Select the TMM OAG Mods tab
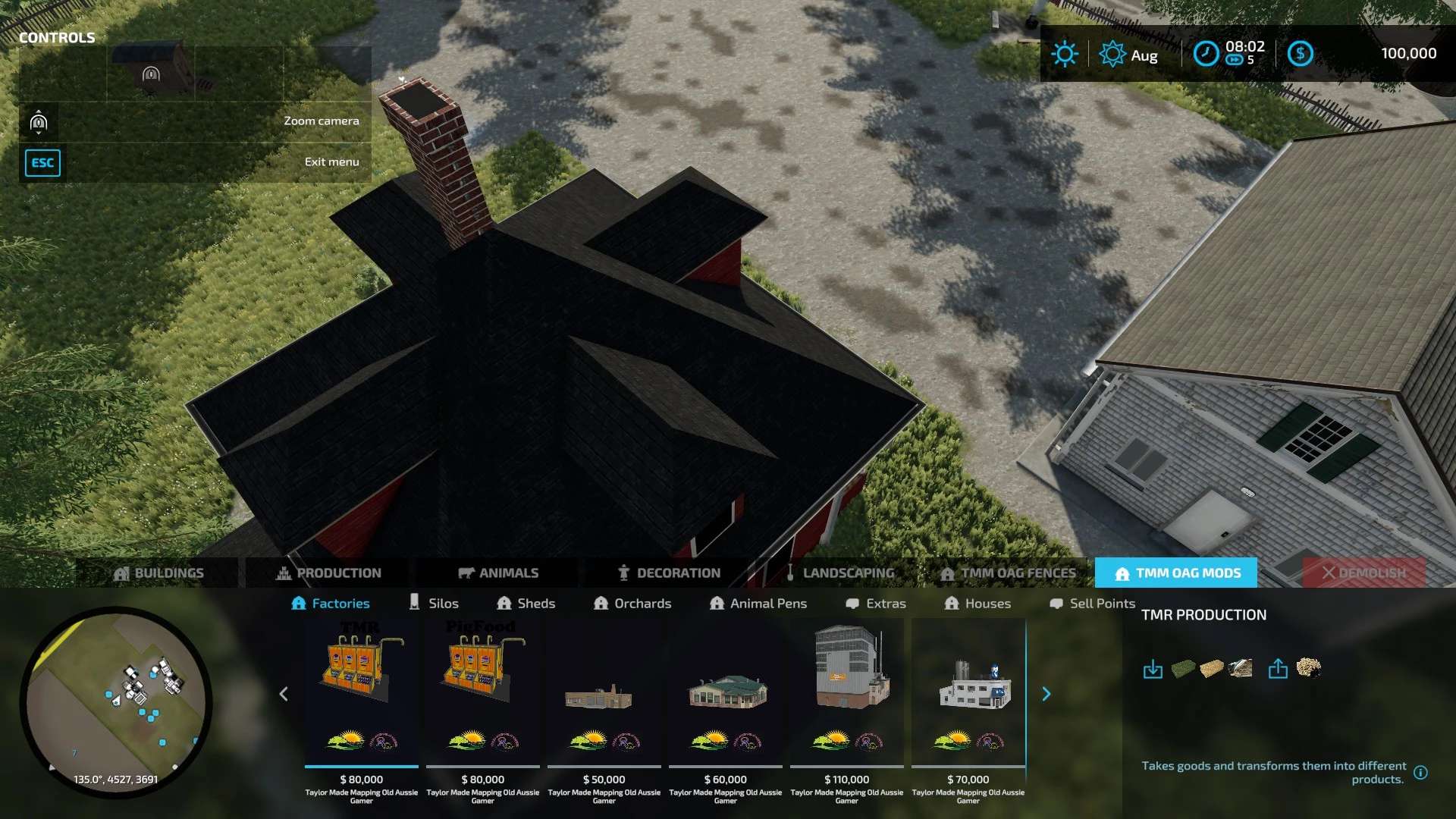1456x819 pixels. pyautogui.click(x=1176, y=573)
